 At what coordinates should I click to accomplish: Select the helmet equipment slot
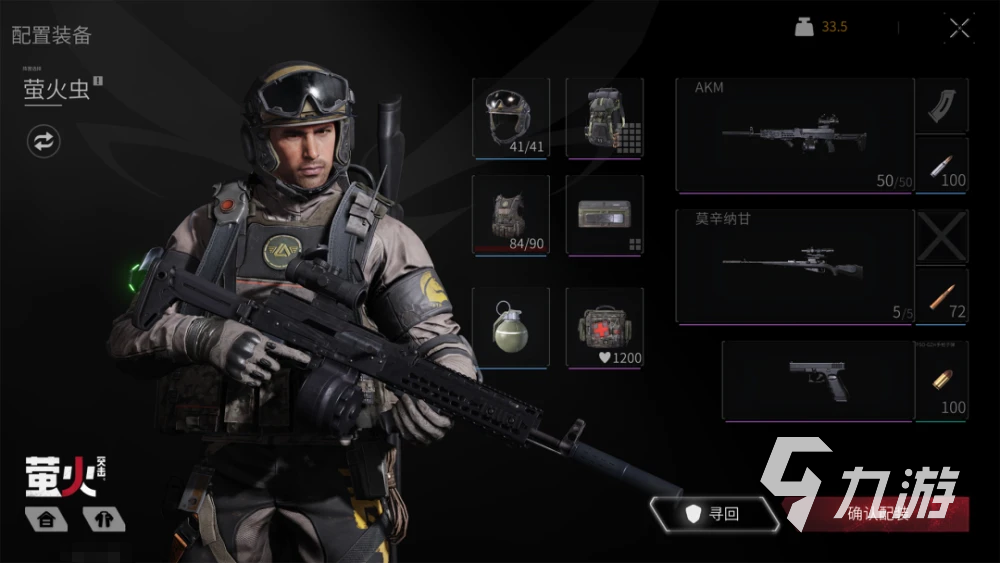tap(510, 118)
